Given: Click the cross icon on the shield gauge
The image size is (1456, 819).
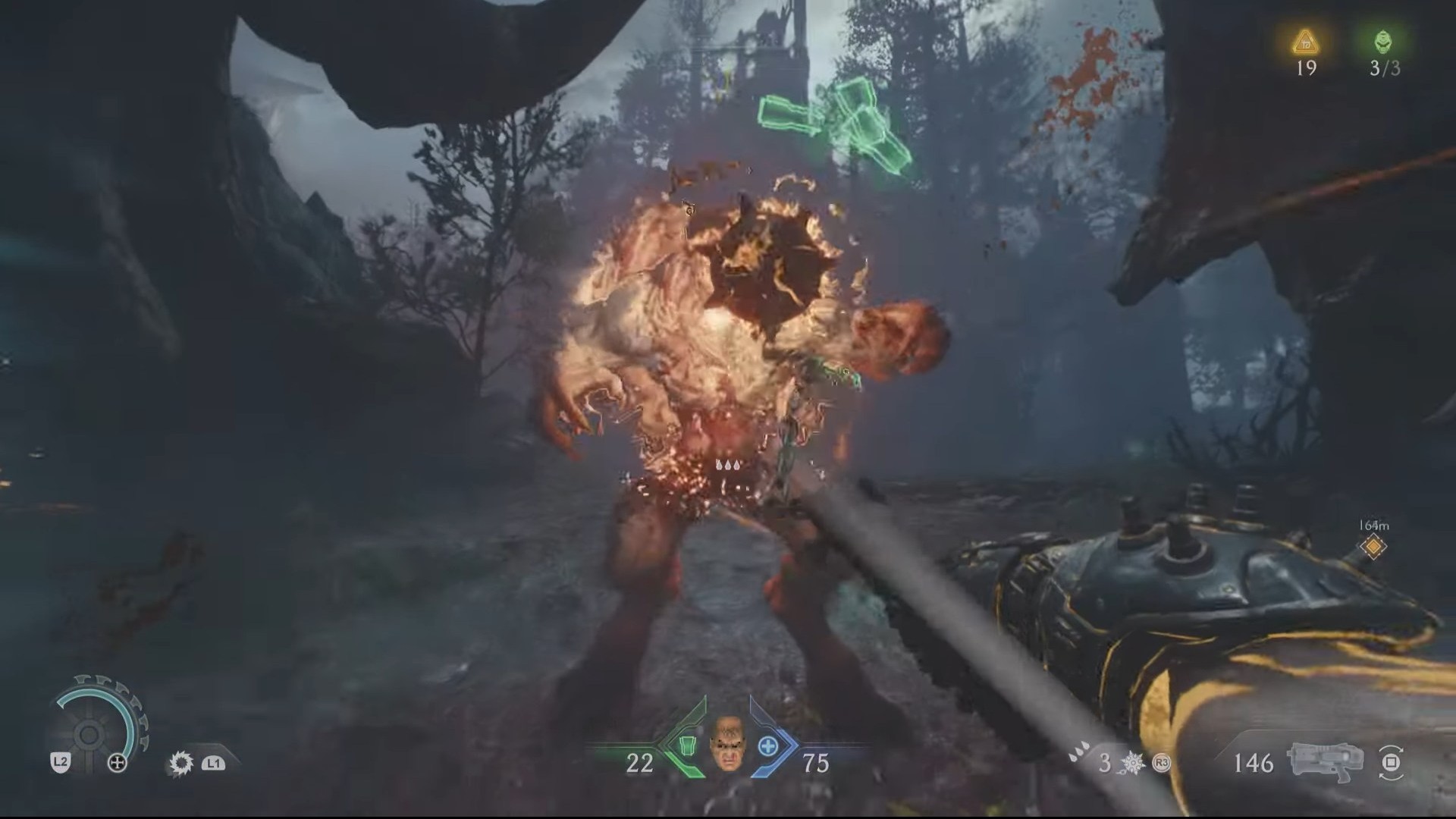Looking at the screenshot, I should click(x=118, y=763).
